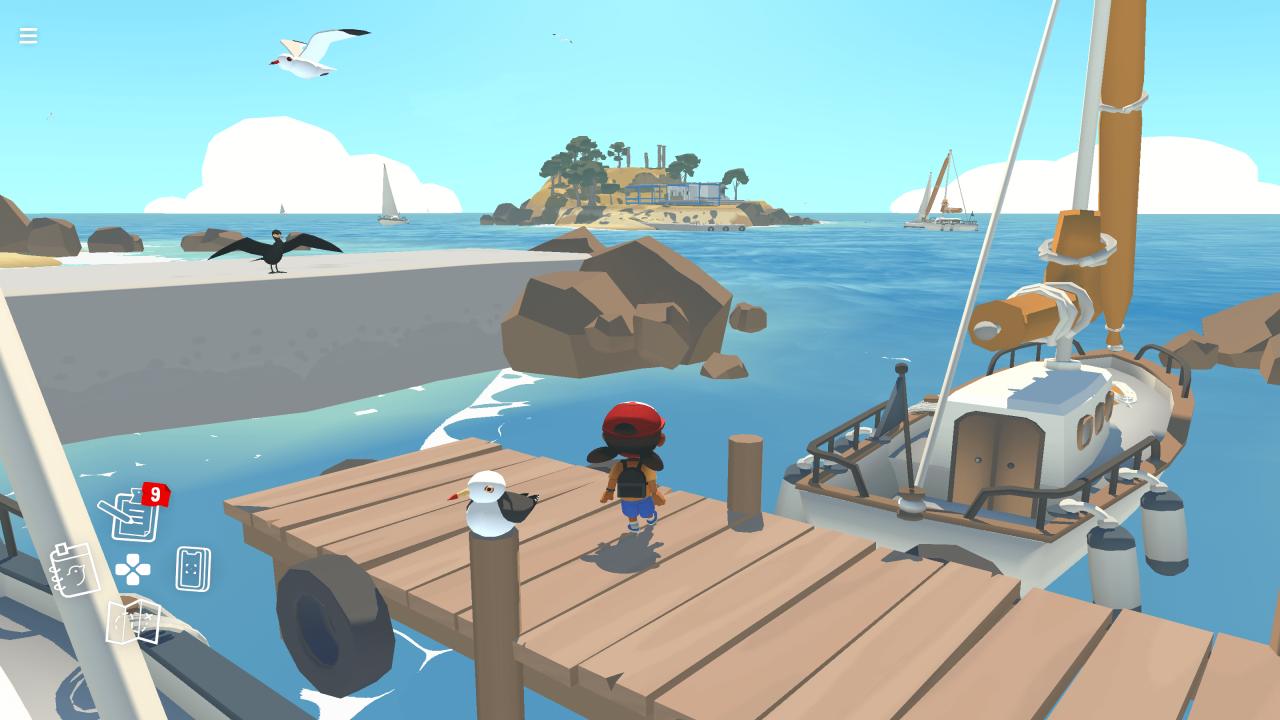Open the hamburger menu in the top-left corner
Viewport: 1280px width, 720px height.
pyautogui.click(x=27, y=36)
